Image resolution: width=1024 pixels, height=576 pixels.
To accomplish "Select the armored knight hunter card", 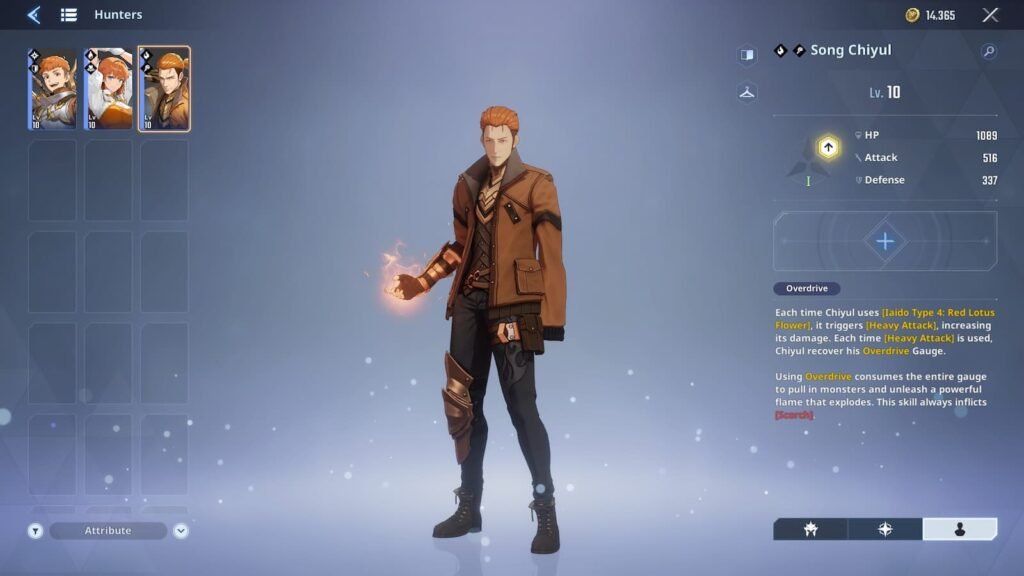I will [52, 89].
